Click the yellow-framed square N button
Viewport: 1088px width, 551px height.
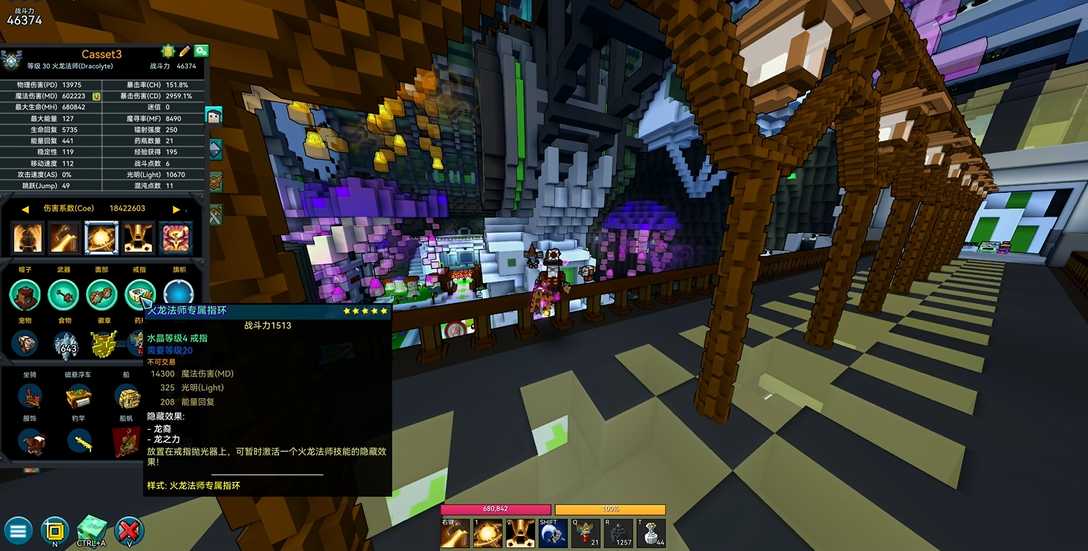coord(55,530)
